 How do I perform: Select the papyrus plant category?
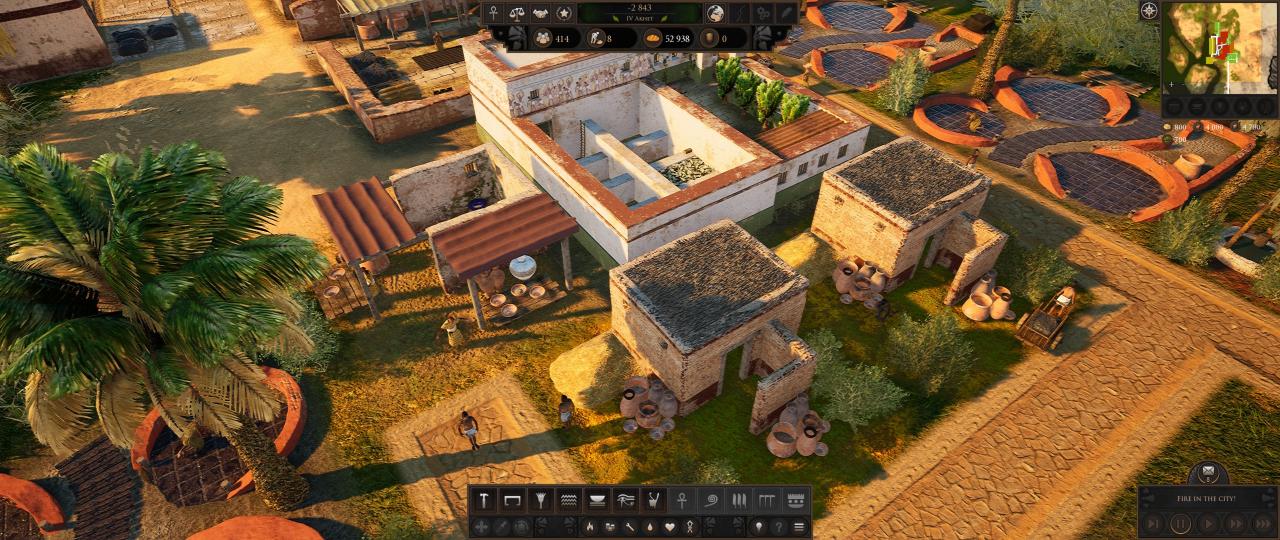[540, 499]
